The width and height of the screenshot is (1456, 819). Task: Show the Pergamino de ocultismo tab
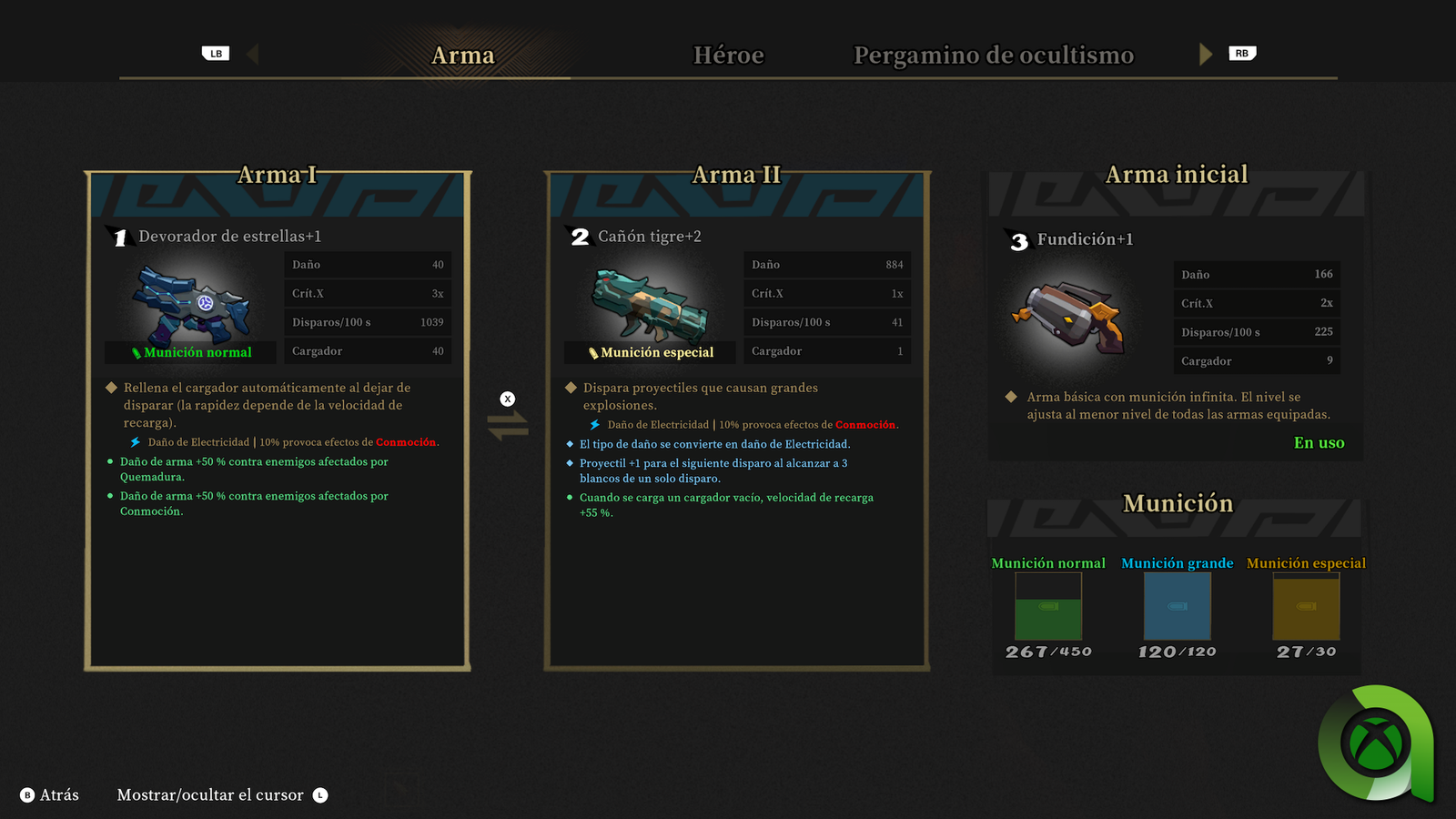pos(993,56)
